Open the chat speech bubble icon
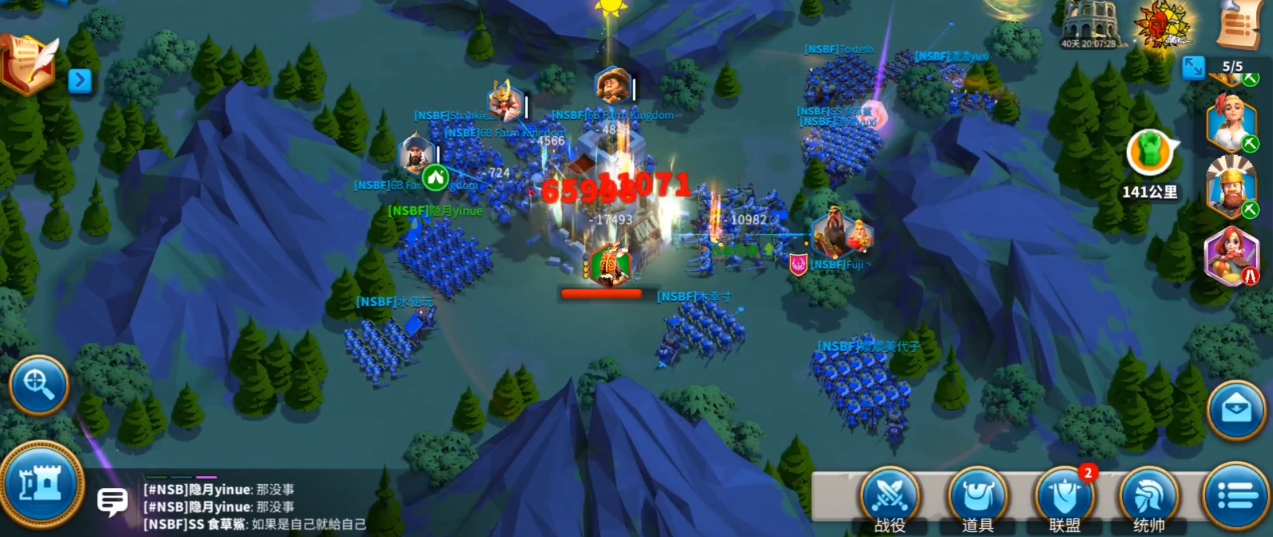 pos(112,501)
